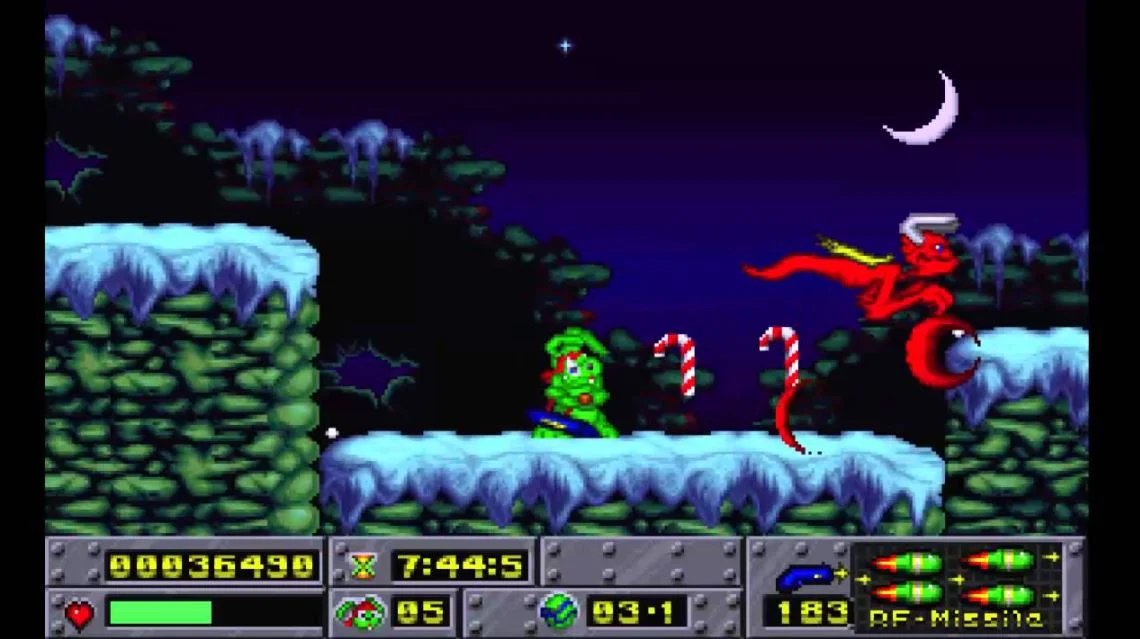Viewport: 1140px width, 639px height.
Task: Click the red heart health icon
Action: point(79,611)
